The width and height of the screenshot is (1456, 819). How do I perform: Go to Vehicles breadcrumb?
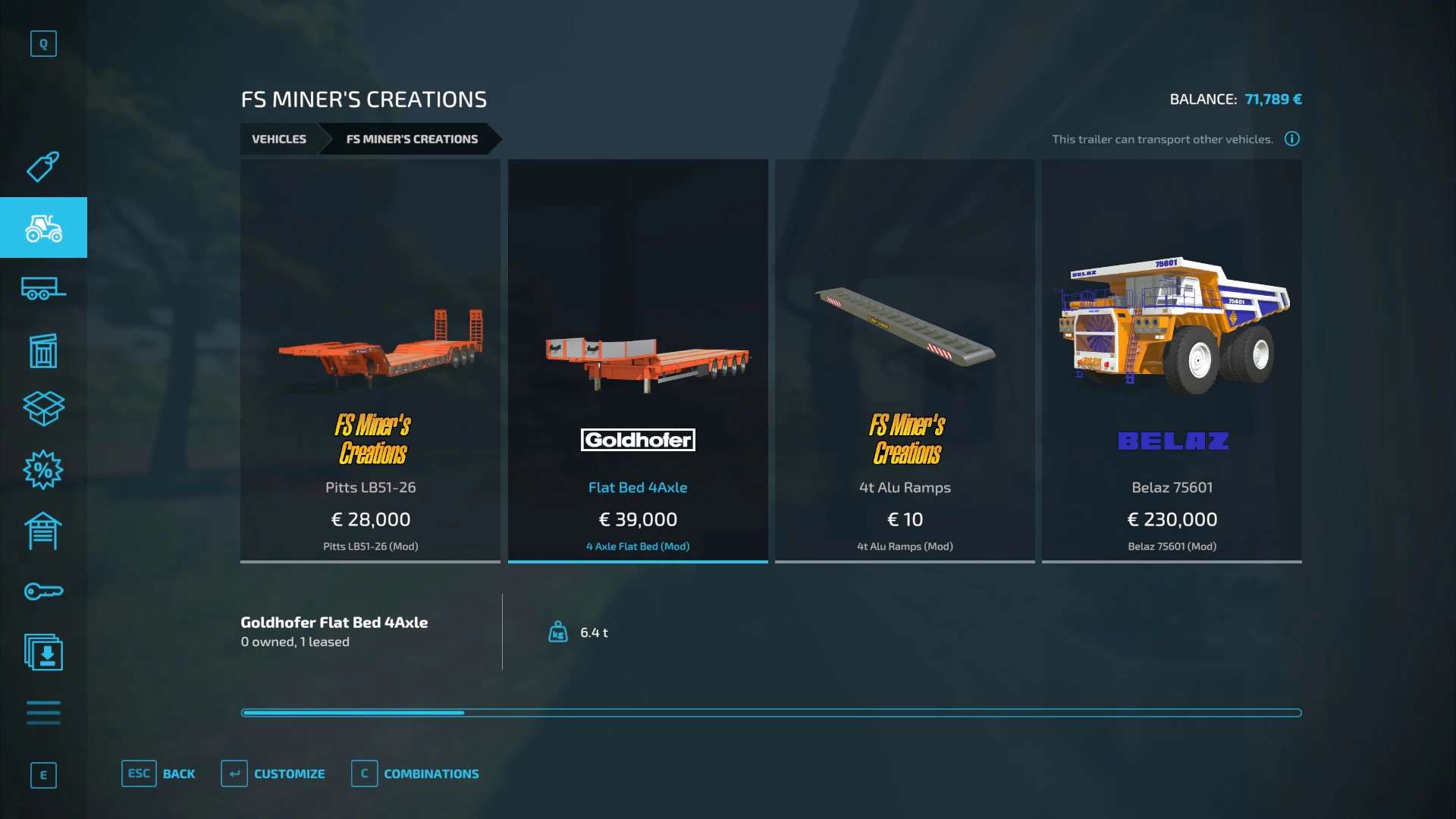279,139
